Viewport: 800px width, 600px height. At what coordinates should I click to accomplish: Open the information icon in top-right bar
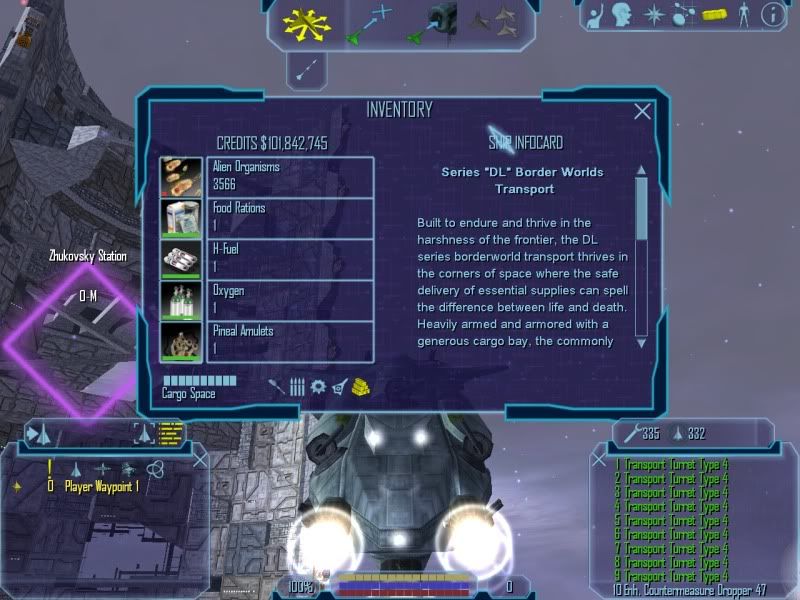pyautogui.click(x=771, y=15)
